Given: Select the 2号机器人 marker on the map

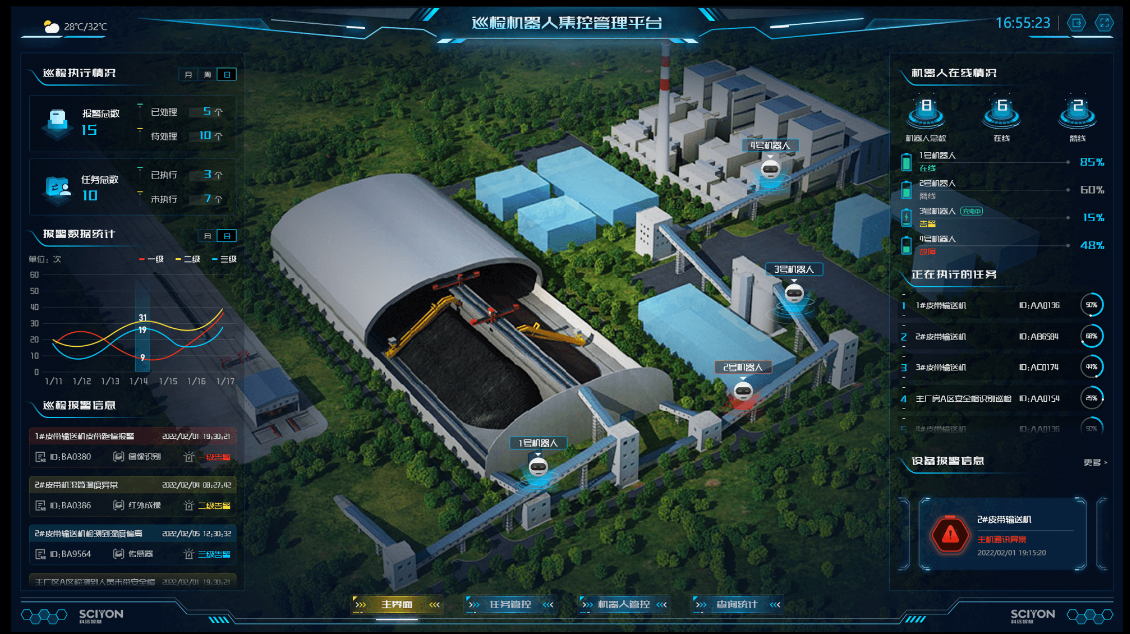Looking at the screenshot, I should (742, 392).
